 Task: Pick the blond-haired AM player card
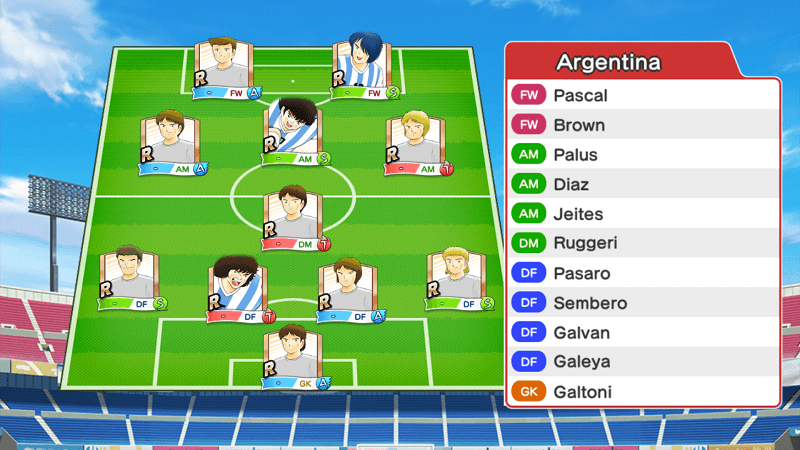[419, 143]
